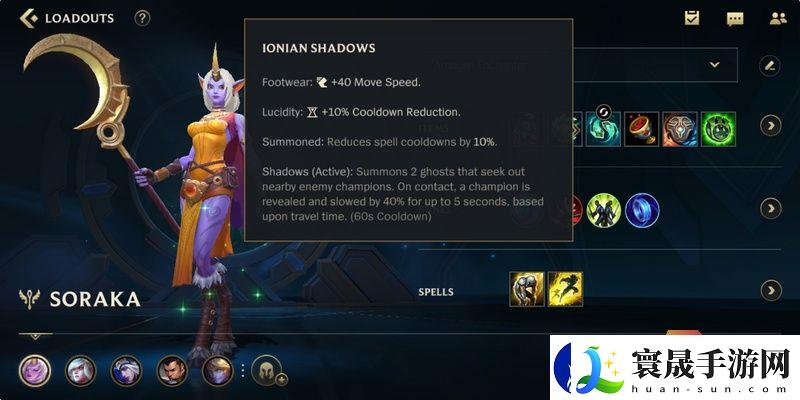The width and height of the screenshot is (800, 400).
Task: Select the Exhaust summoner spell icon
Action: (527, 289)
